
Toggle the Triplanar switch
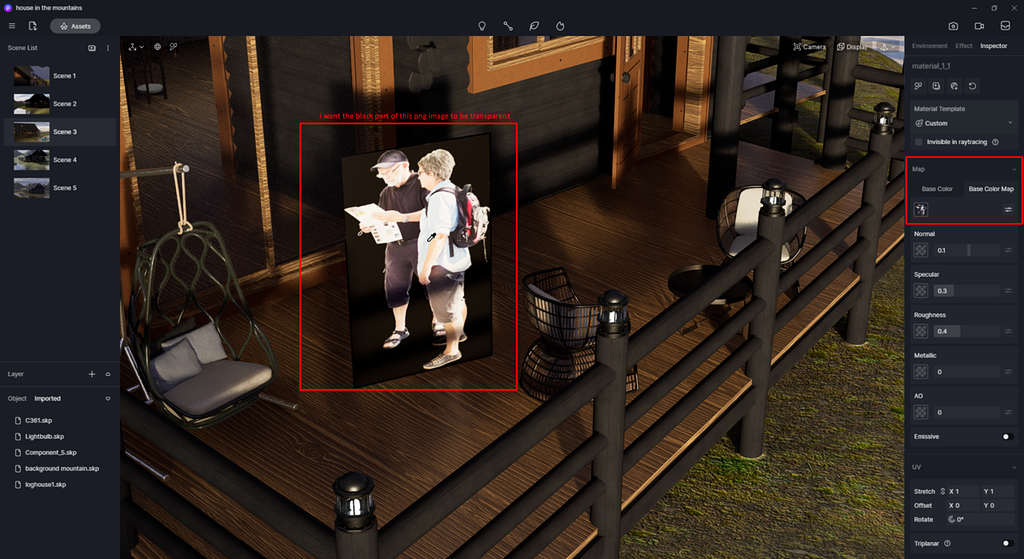pyautogui.click(x=1007, y=543)
